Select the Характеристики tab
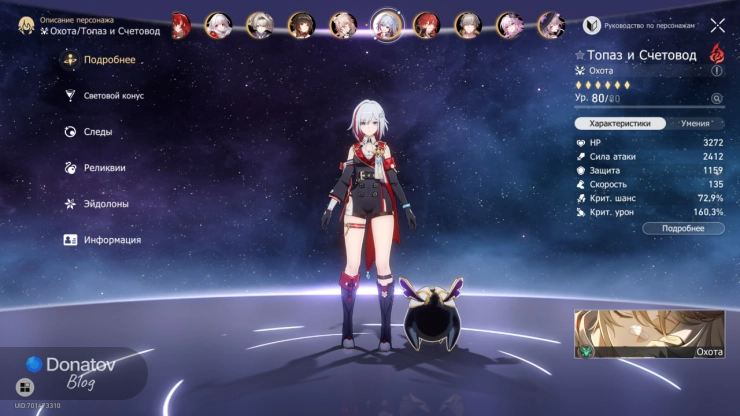740x416 pixels. (x=620, y=124)
